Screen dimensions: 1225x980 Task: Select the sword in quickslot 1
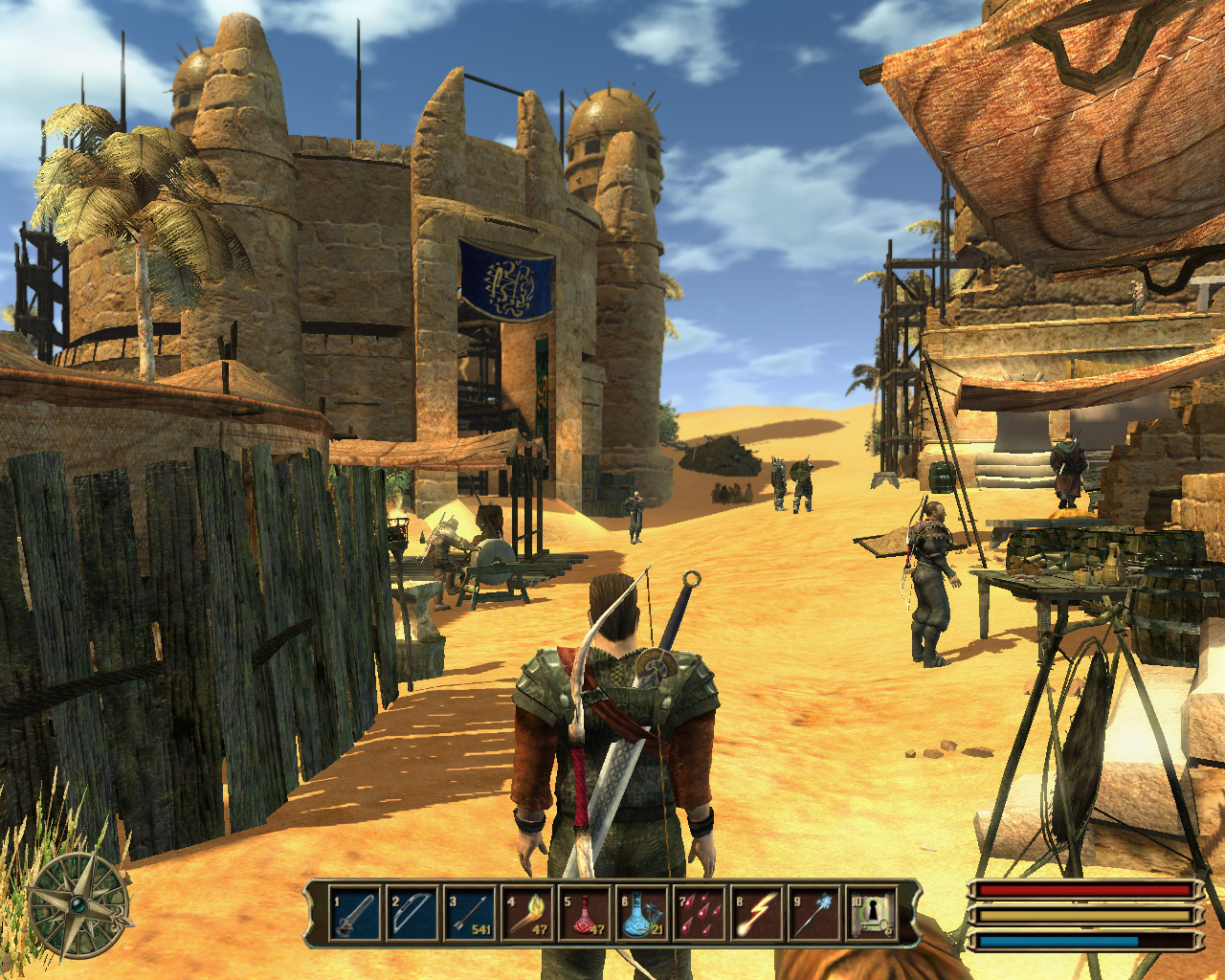click(x=353, y=915)
